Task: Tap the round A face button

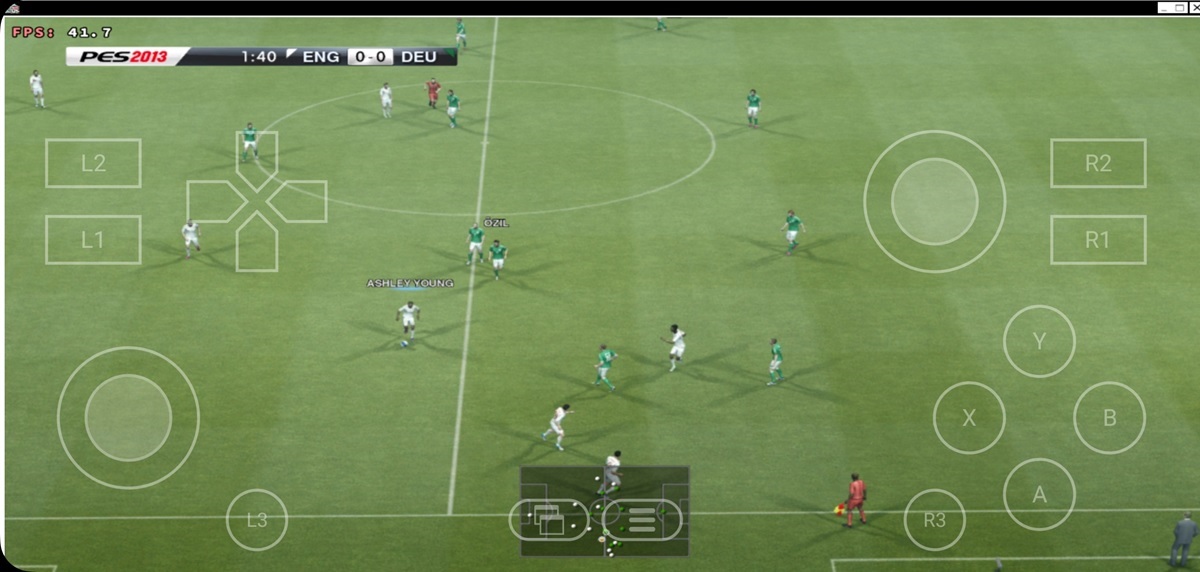Action: point(1039,494)
